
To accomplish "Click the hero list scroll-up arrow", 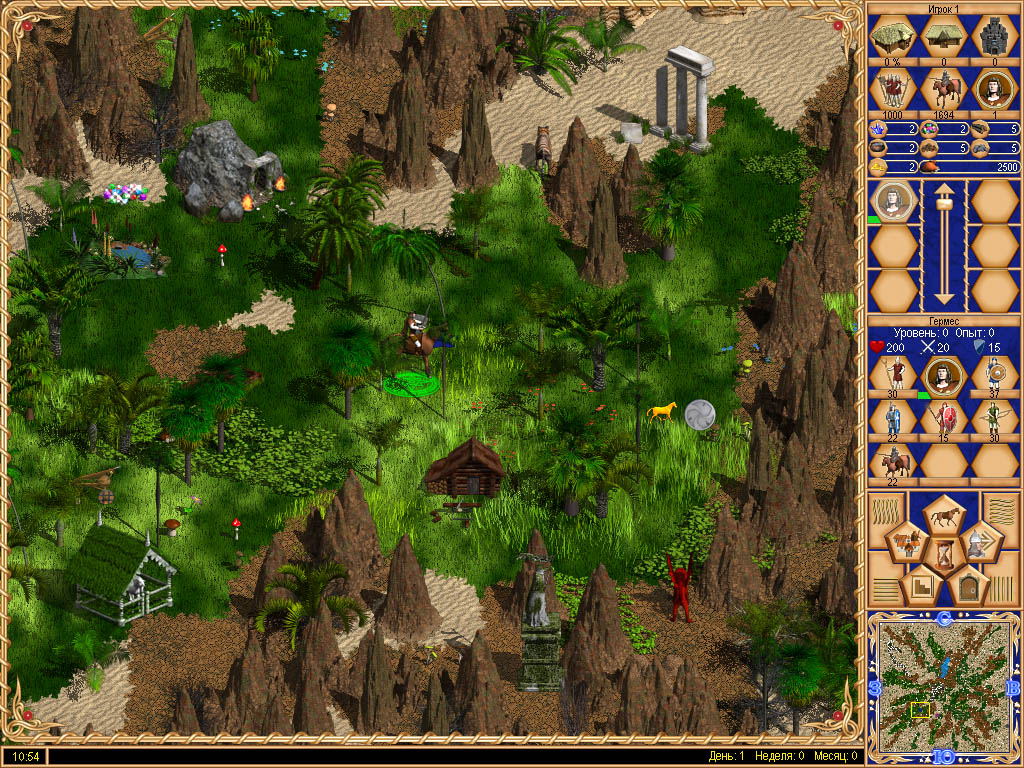I will 942,200.
